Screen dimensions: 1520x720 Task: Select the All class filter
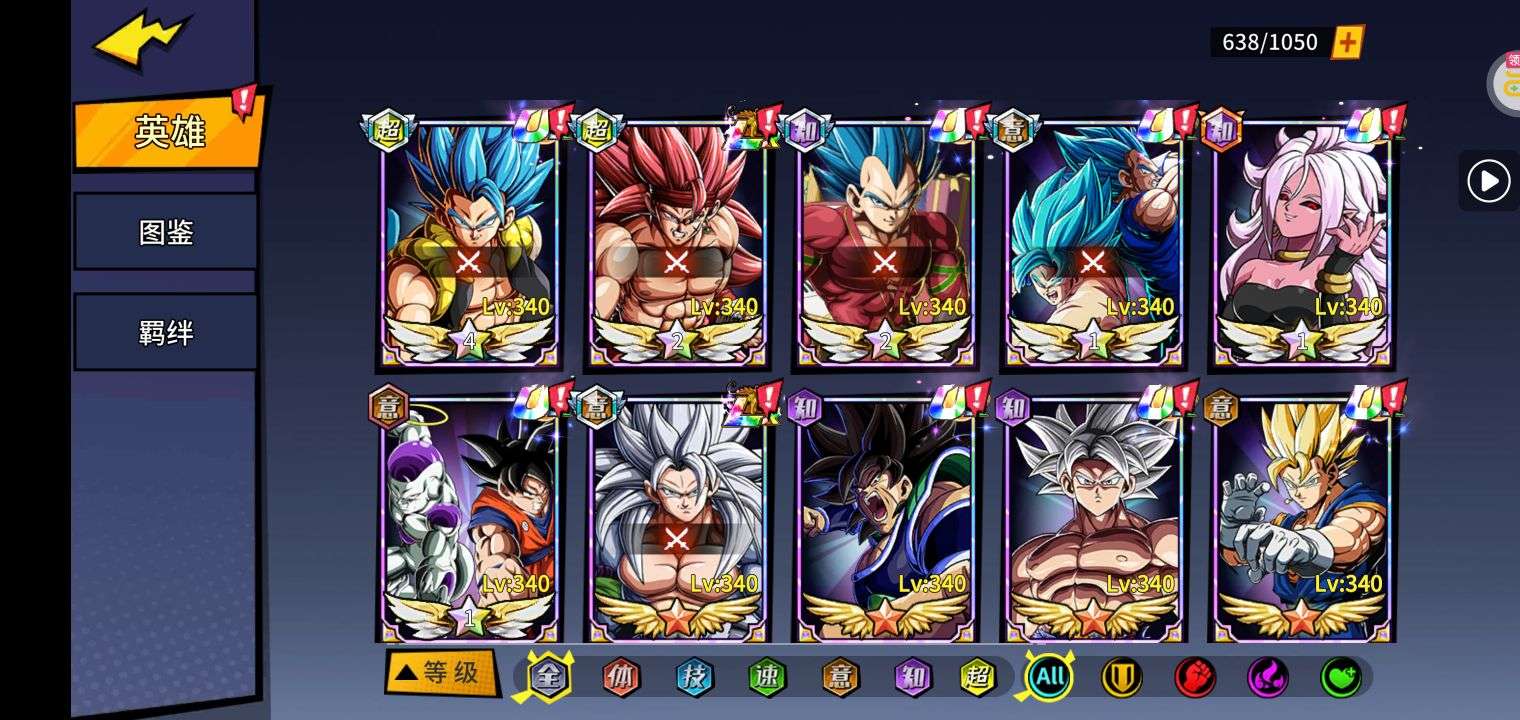tap(1049, 677)
